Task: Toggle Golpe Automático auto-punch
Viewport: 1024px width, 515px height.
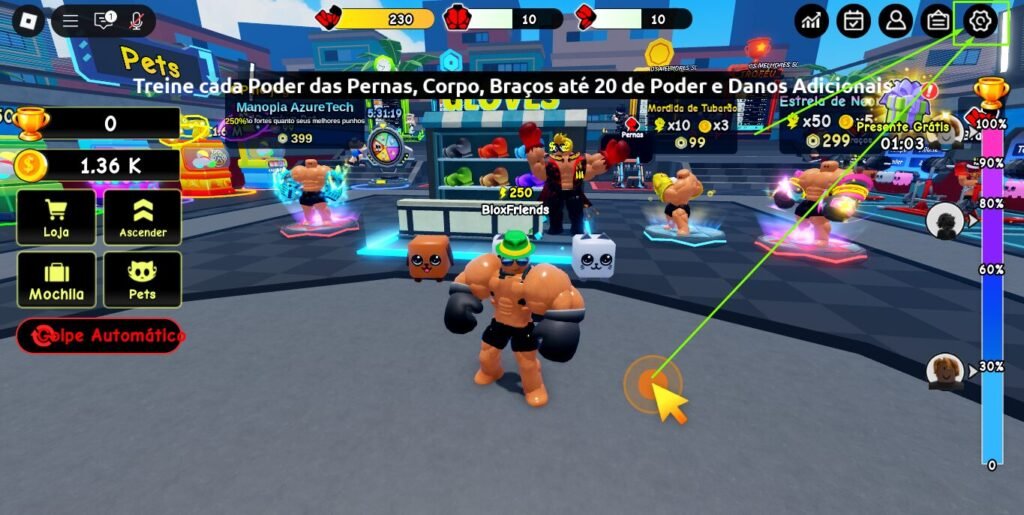Action: click(x=100, y=336)
